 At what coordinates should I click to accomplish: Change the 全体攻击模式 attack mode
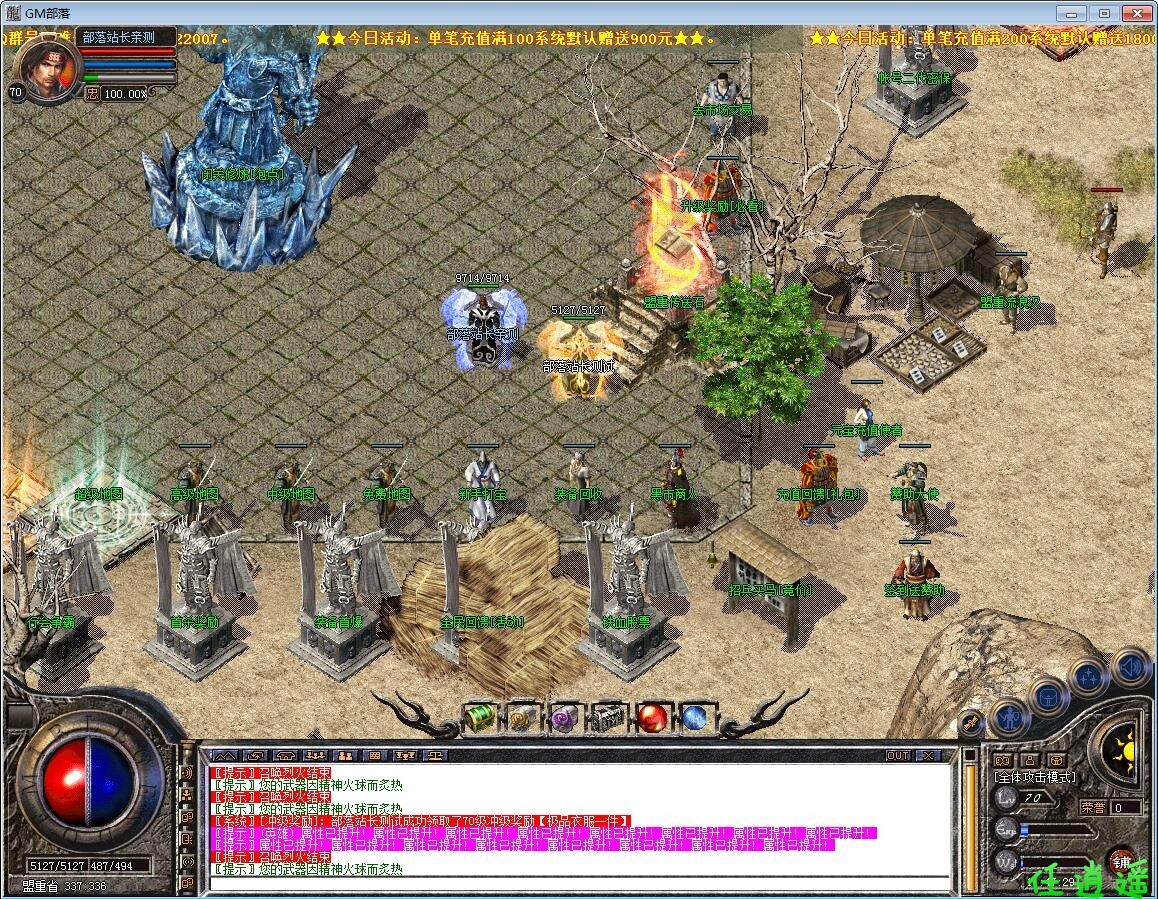1034,776
